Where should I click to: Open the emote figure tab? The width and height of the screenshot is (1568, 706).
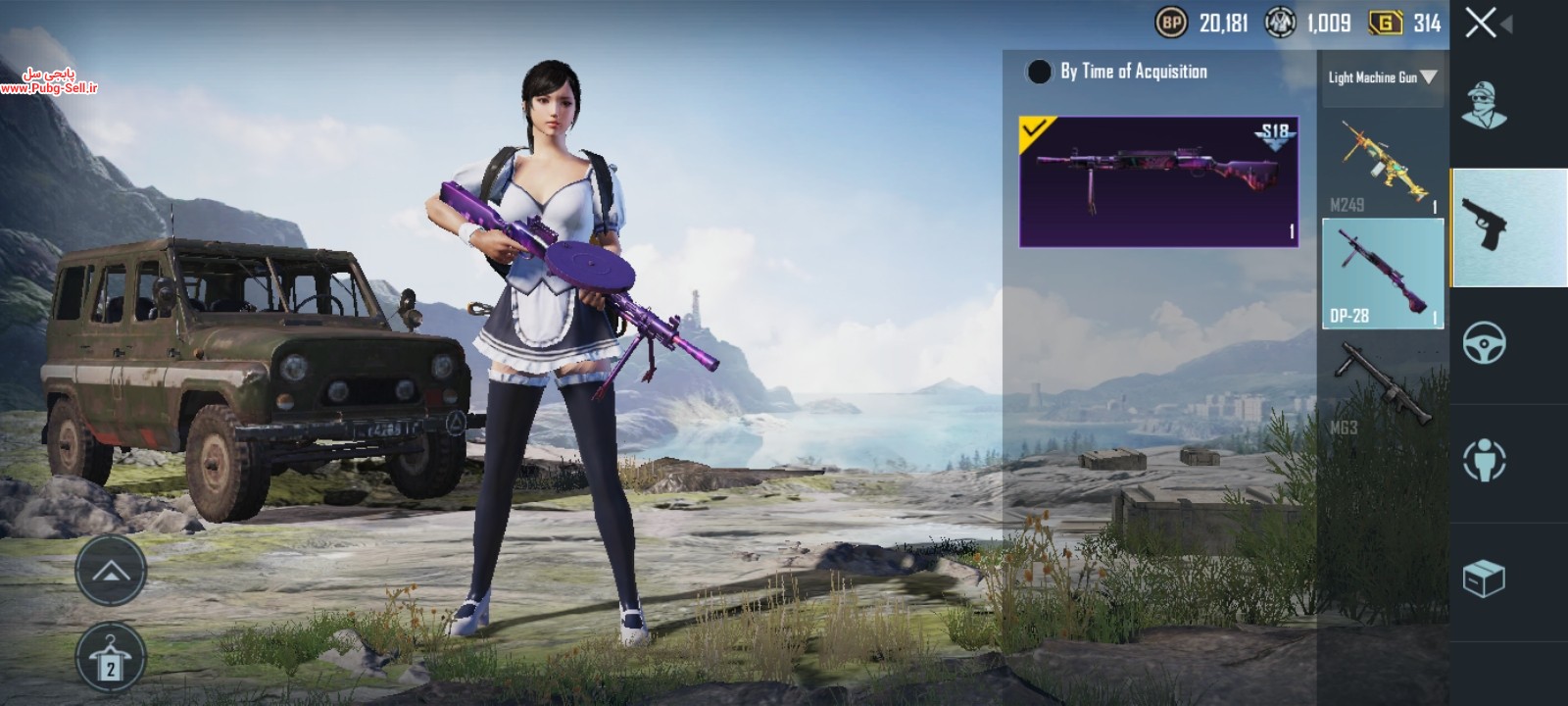coord(1485,459)
